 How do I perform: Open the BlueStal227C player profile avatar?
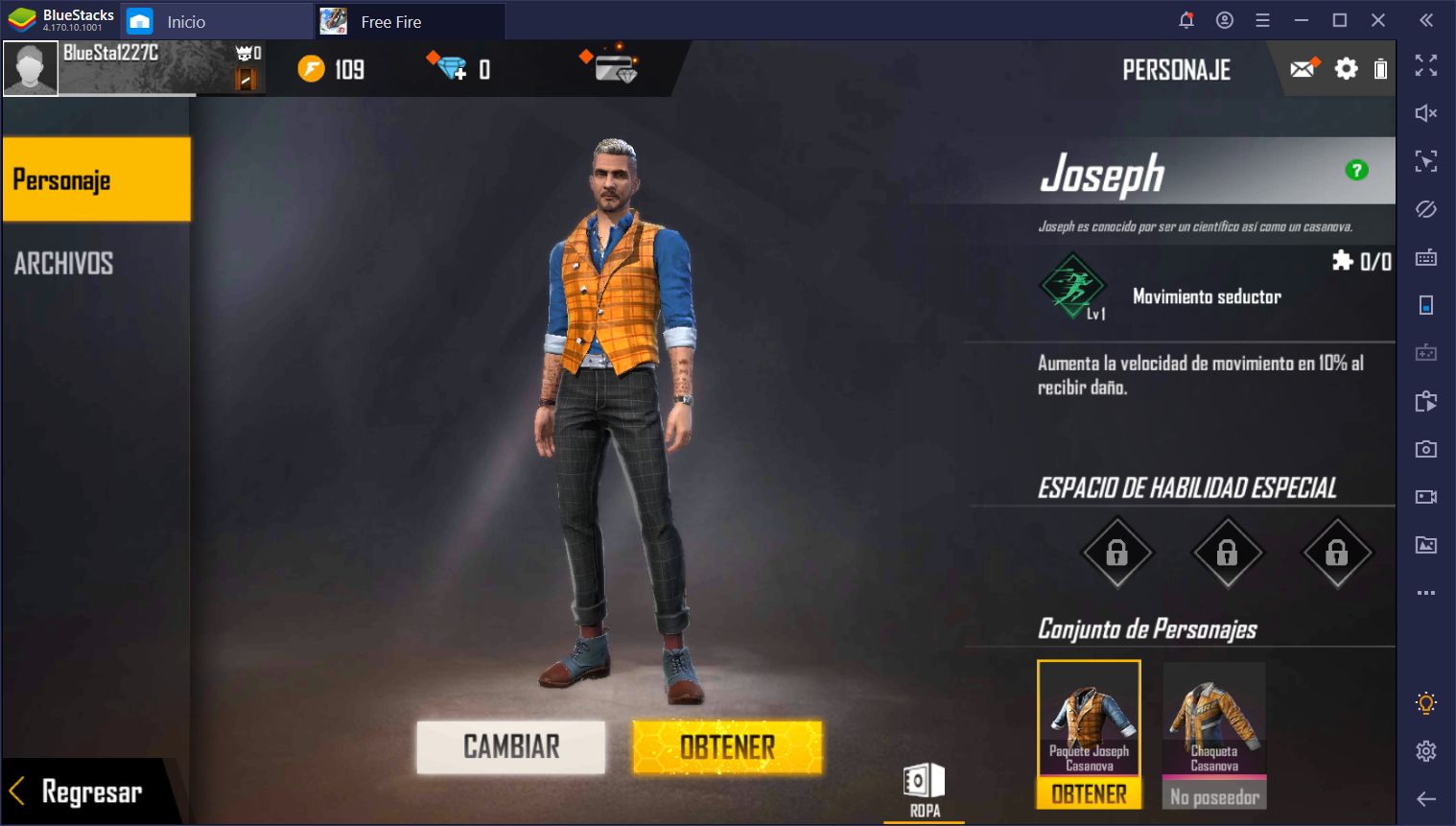31,68
